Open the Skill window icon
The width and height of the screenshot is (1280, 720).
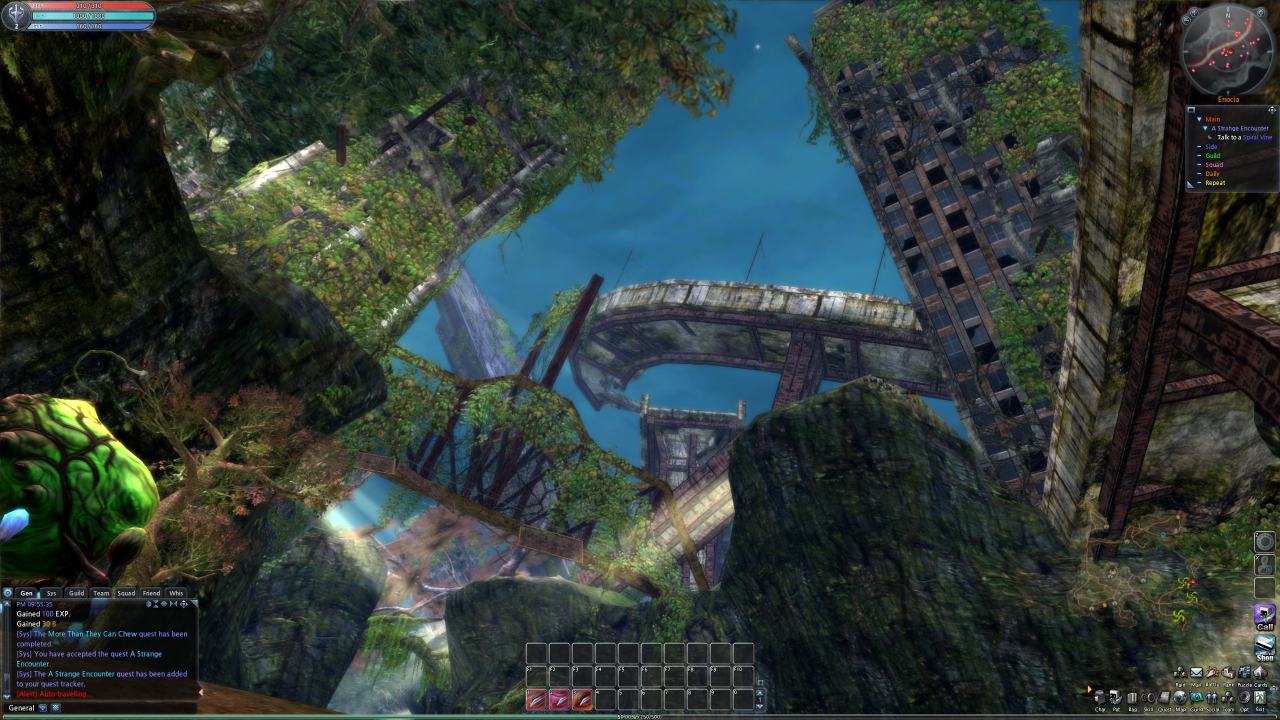(x=1148, y=698)
